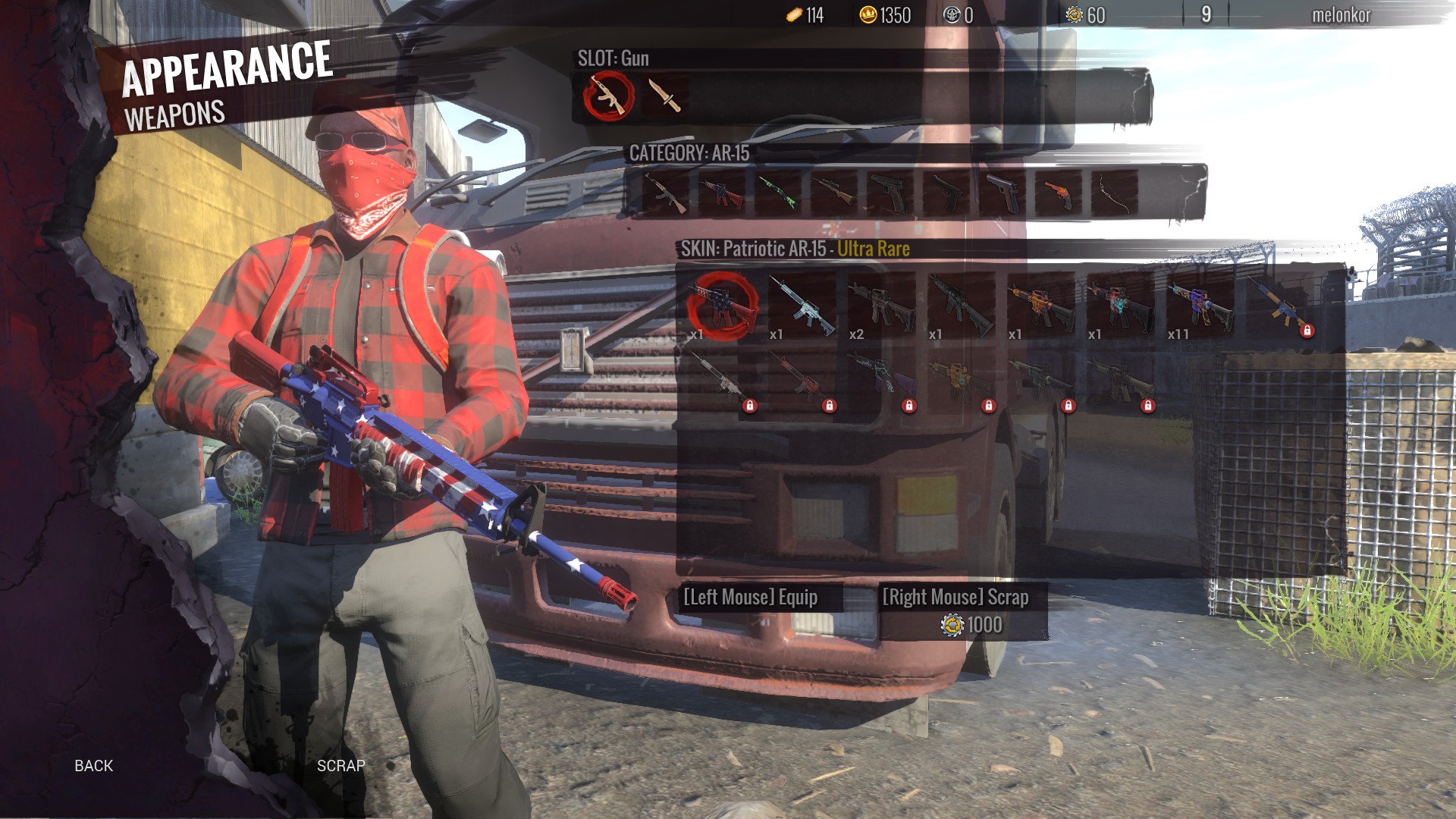Open the green camo shotgun category
The image size is (1456, 819).
(778, 193)
